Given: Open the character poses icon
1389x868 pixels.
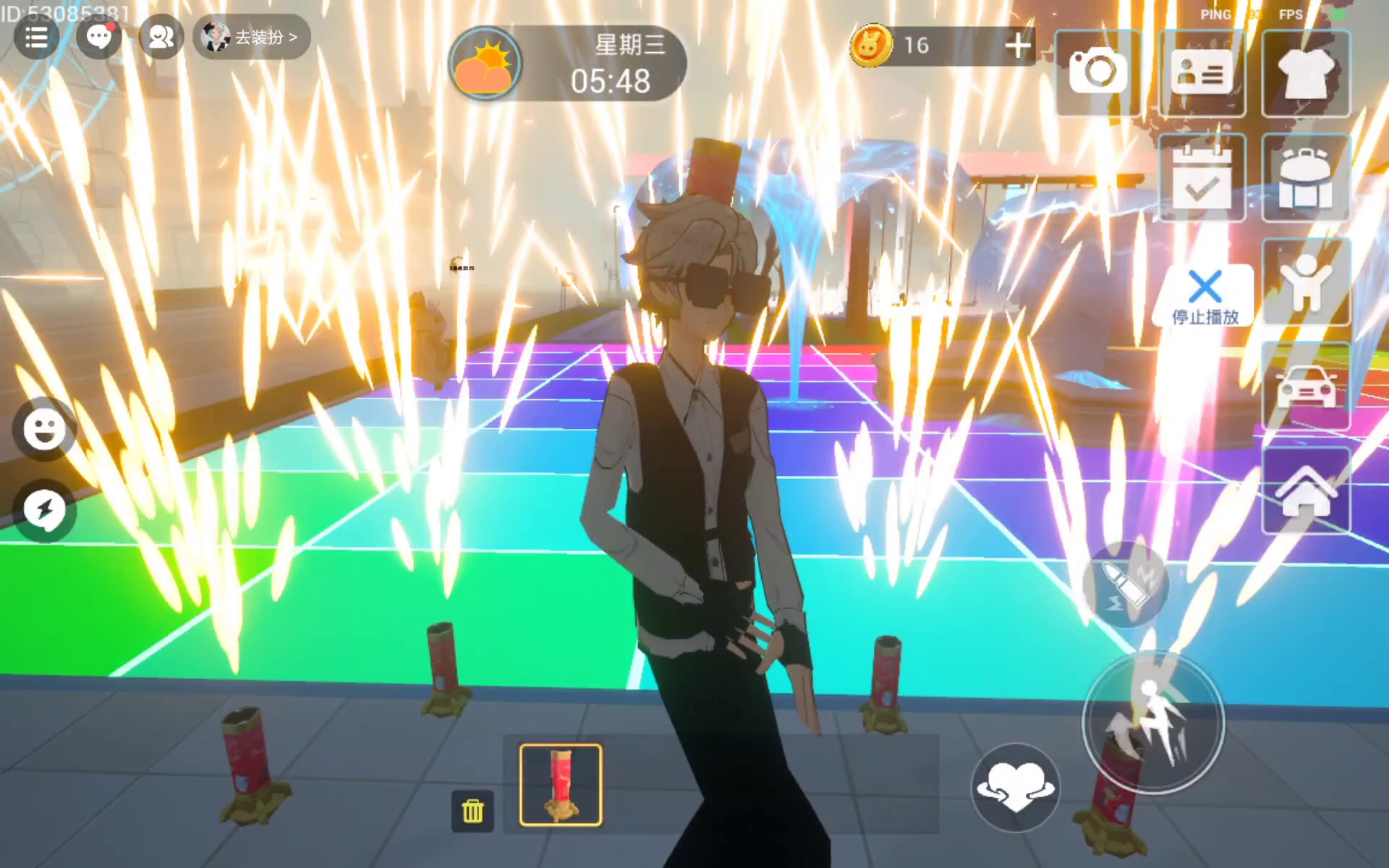Looking at the screenshot, I should [x=1306, y=282].
